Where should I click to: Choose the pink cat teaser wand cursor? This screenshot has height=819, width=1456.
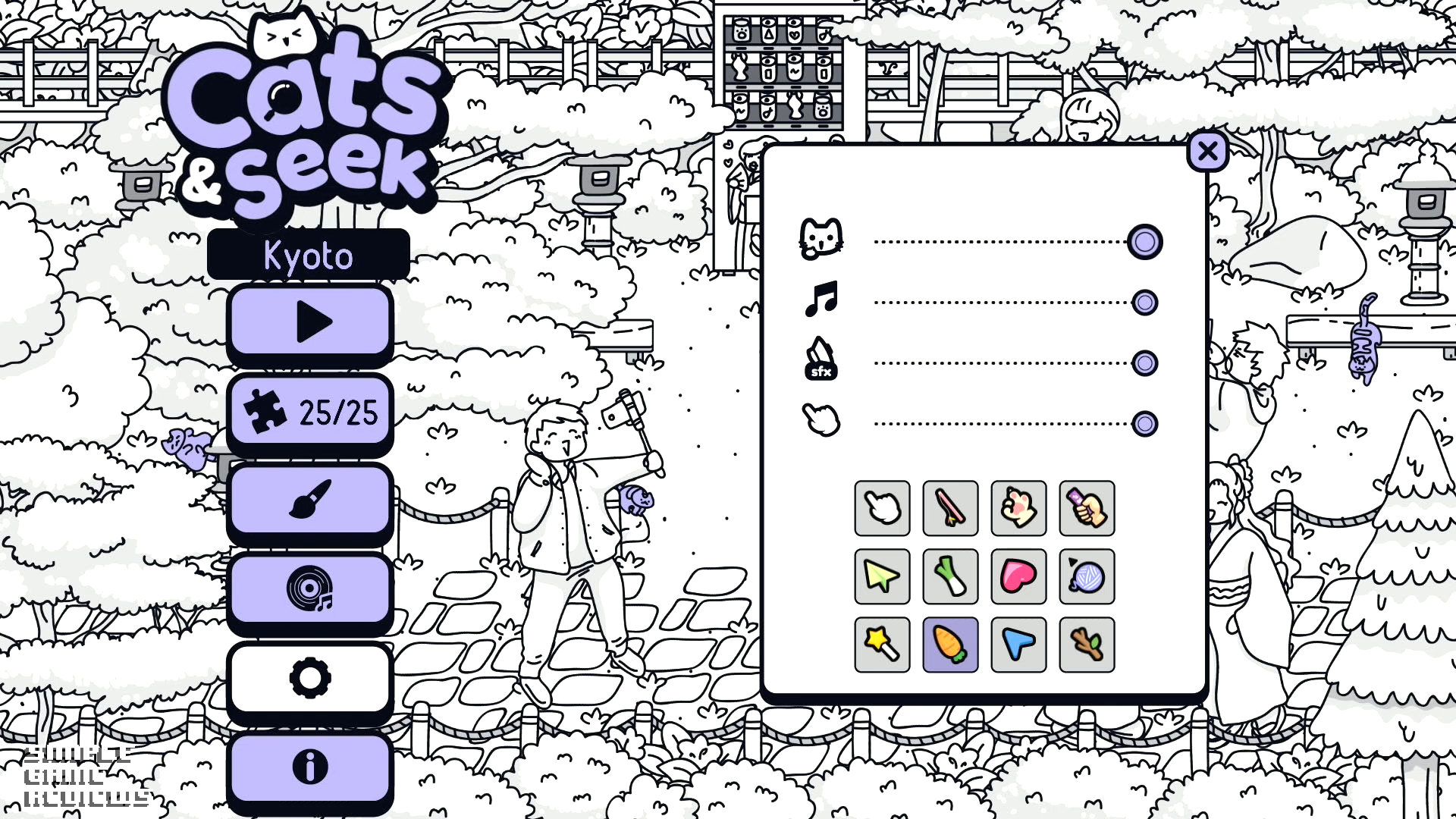point(950,508)
